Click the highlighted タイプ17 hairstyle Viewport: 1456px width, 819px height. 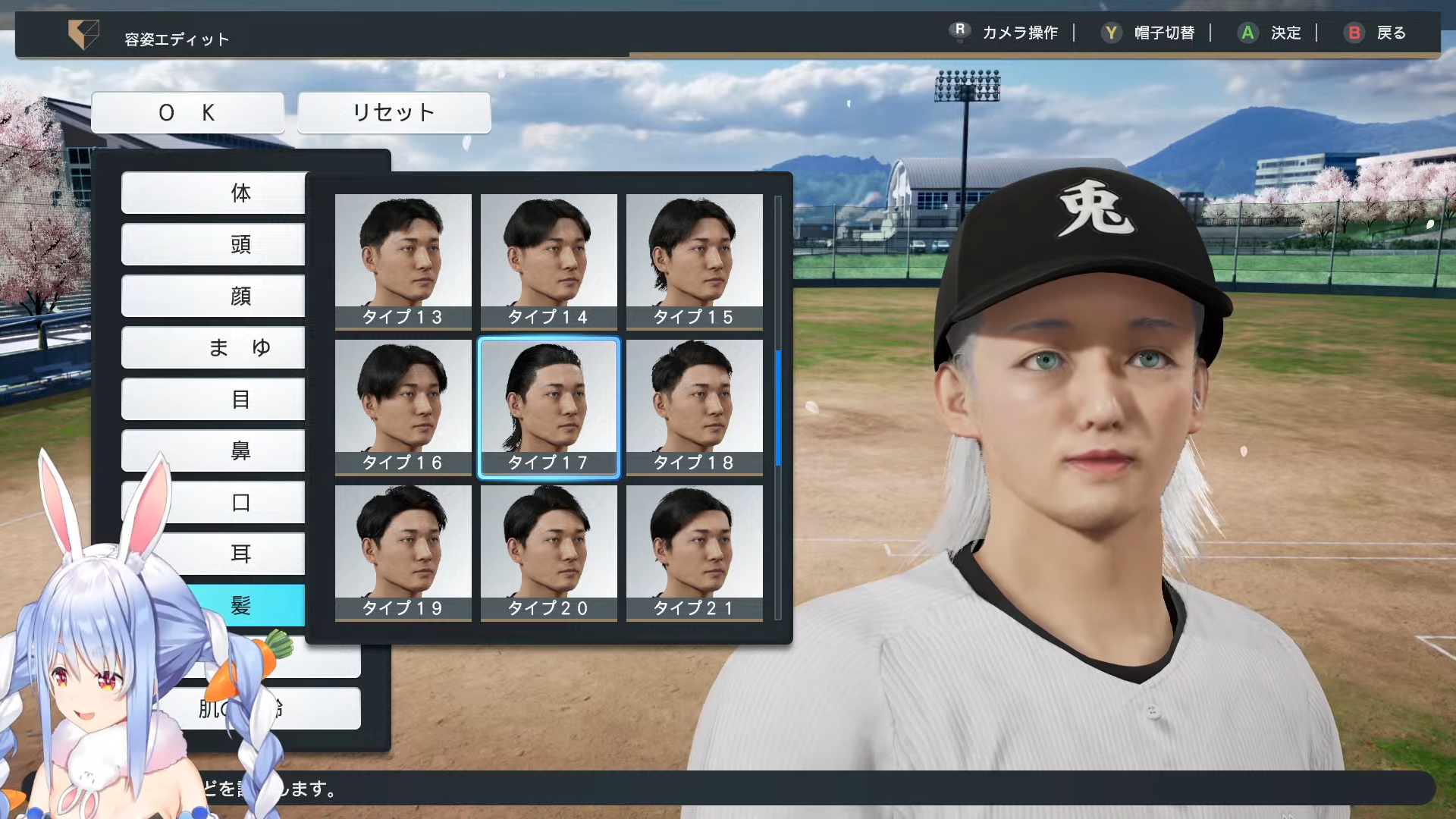(548, 406)
